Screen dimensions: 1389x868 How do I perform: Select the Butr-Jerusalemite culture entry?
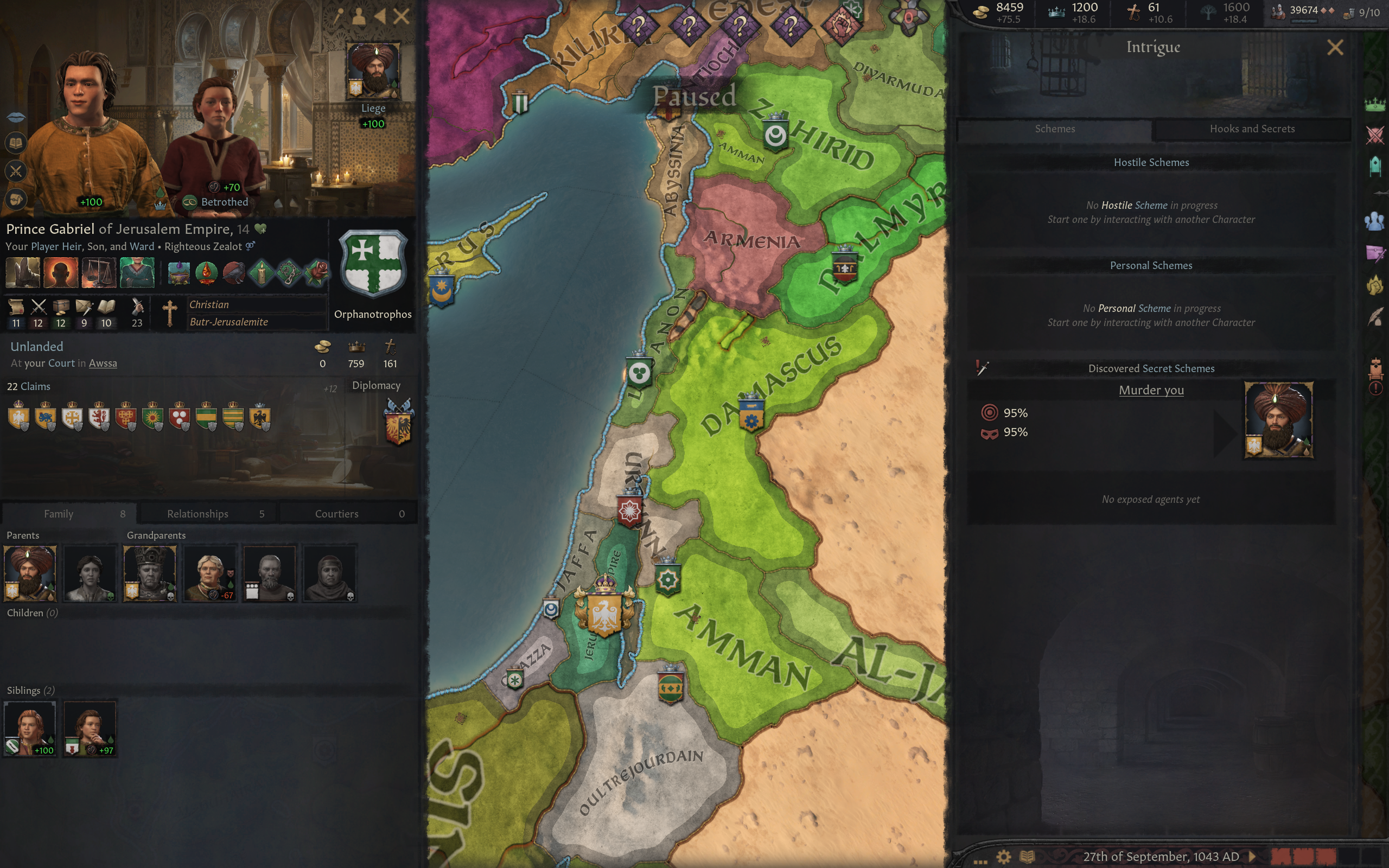pyautogui.click(x=228, y=322)
